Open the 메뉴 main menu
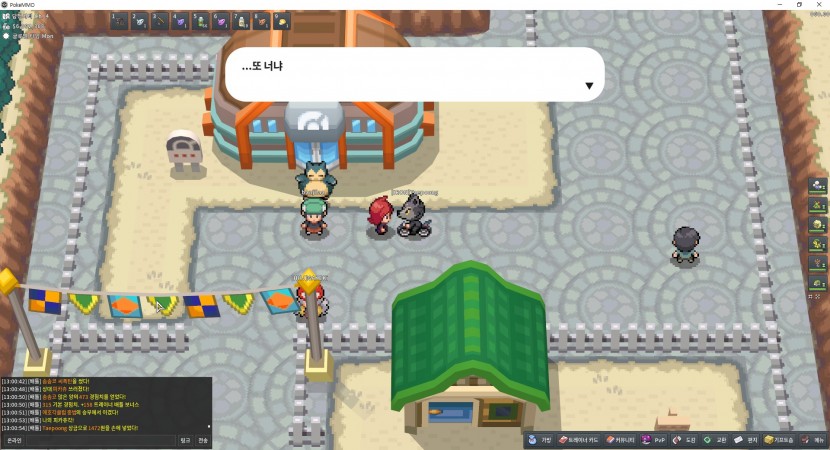 [814, 440]
